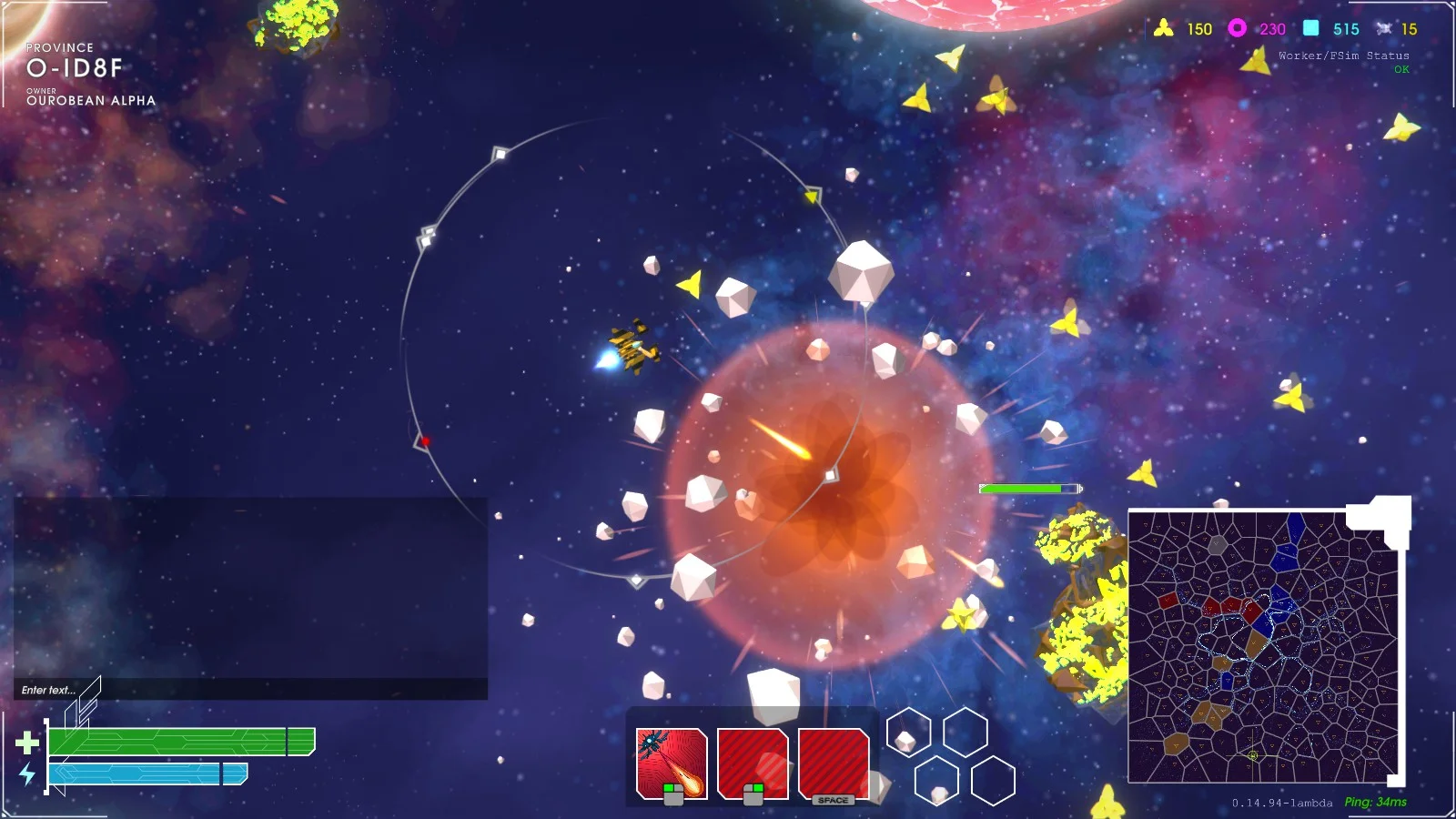Open the province minimap
1456x819 pixels.
click(1262, 646)
